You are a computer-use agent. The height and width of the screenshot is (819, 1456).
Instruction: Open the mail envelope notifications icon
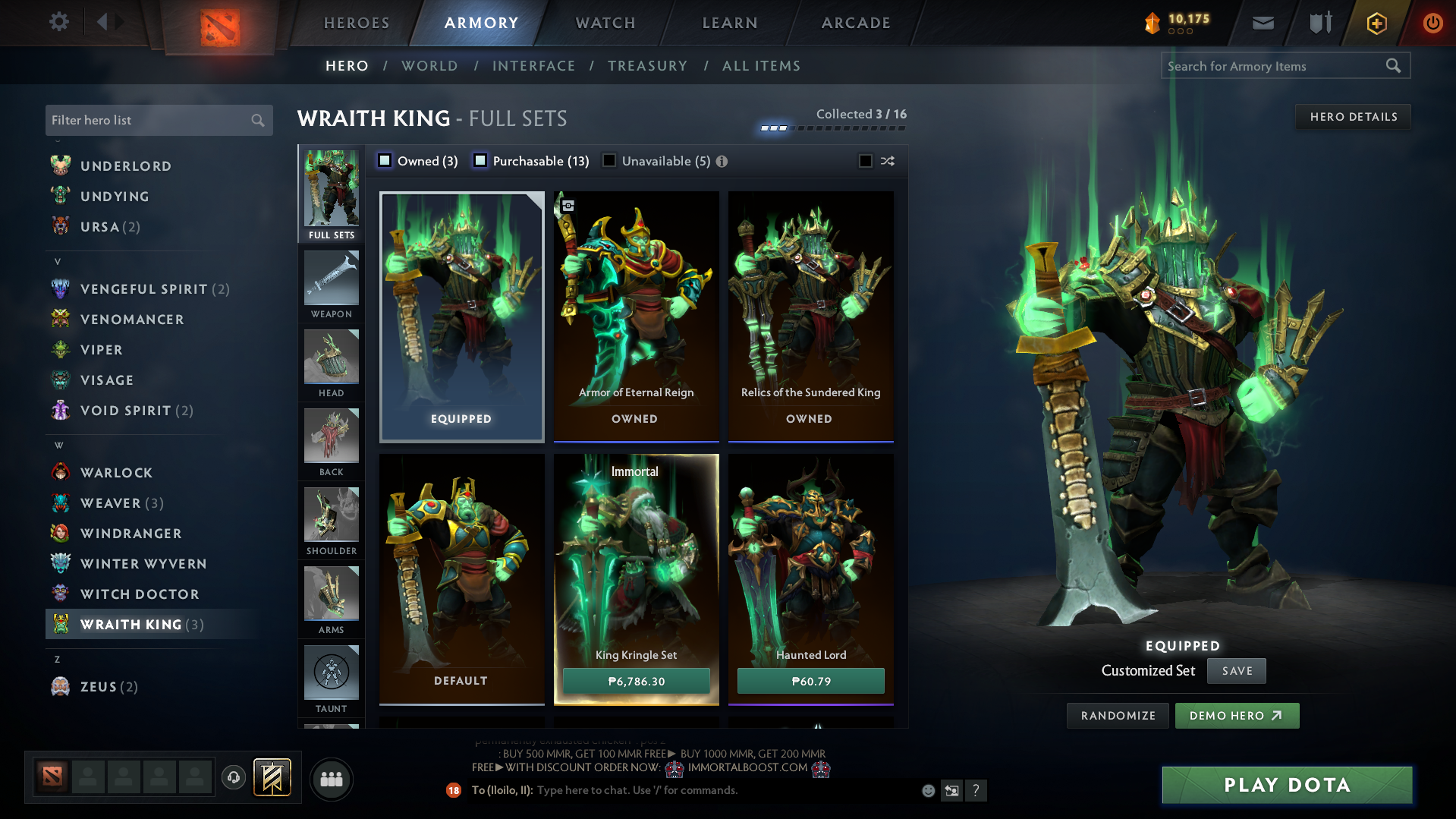coord(1262,23)
